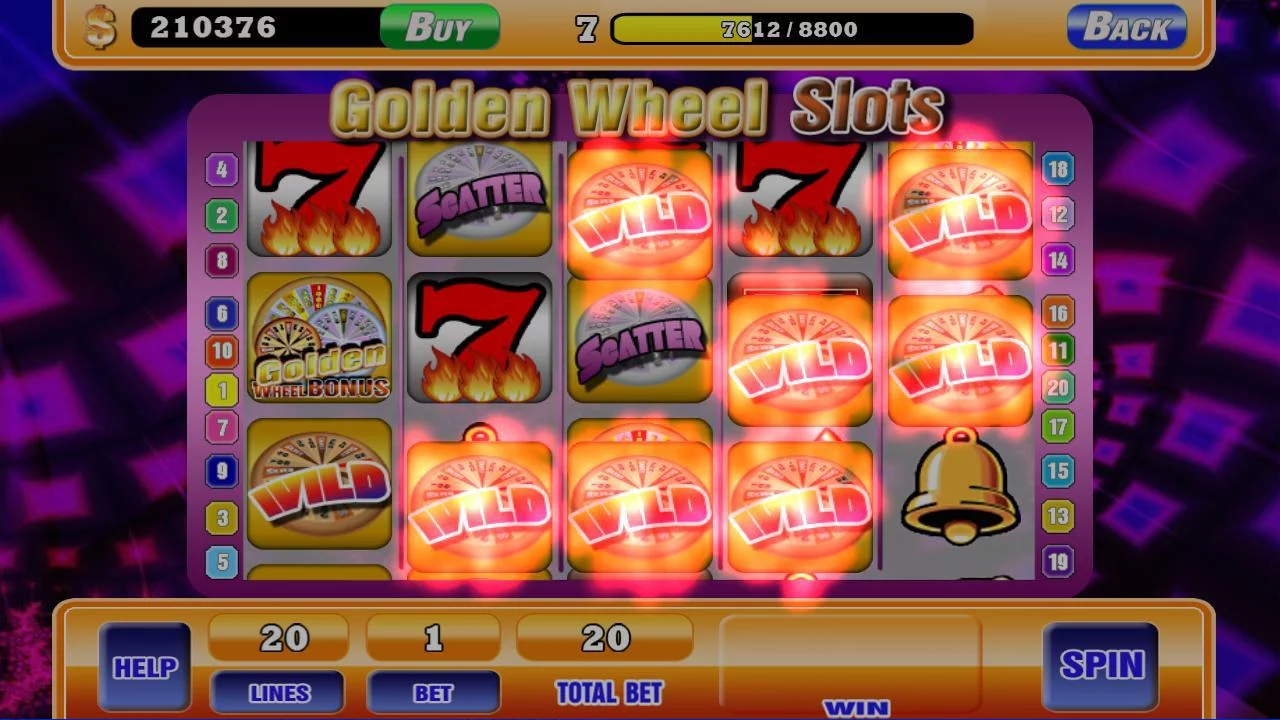Highlight payline marker number 20
This screenshot has width=1280, height=720.
[1058, 387]
